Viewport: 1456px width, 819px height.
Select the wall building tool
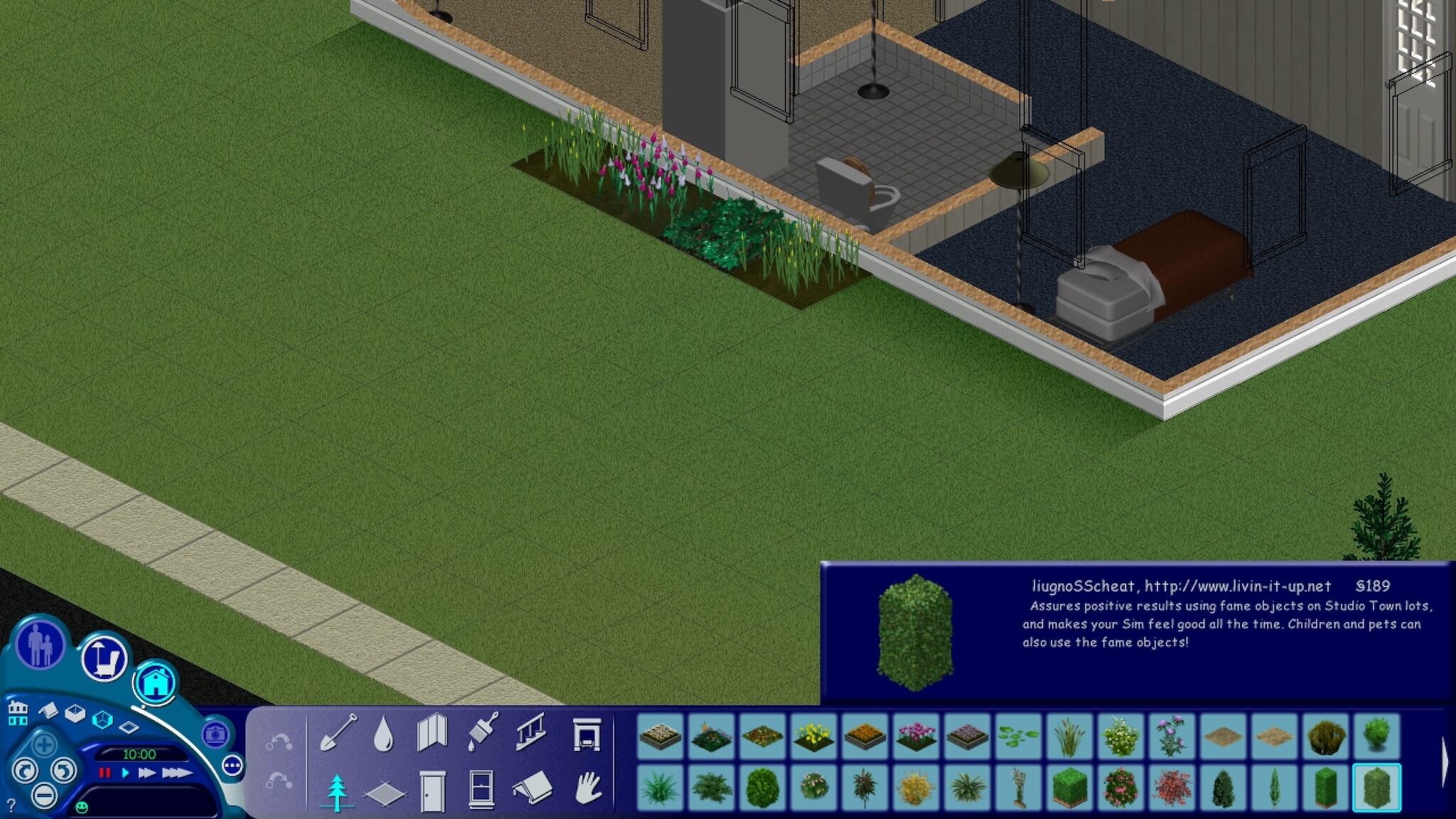click(432, 734)
